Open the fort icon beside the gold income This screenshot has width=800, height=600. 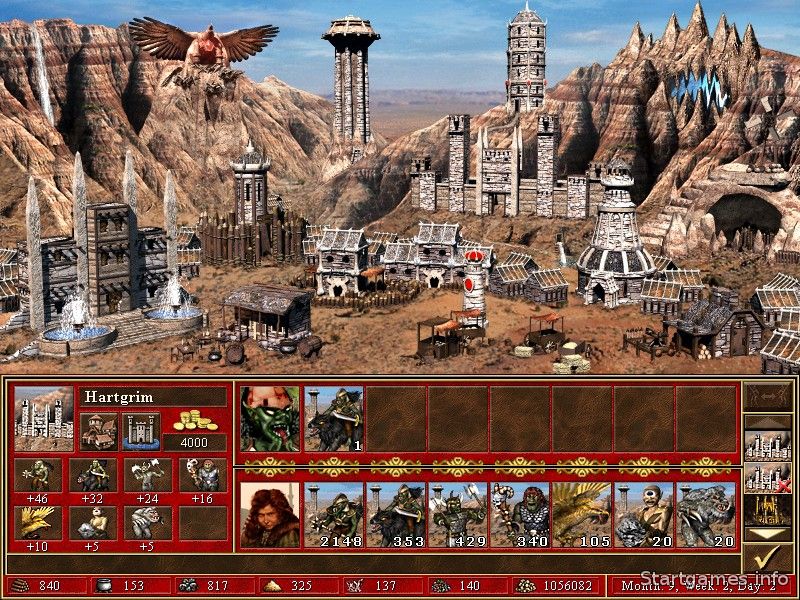141,431
